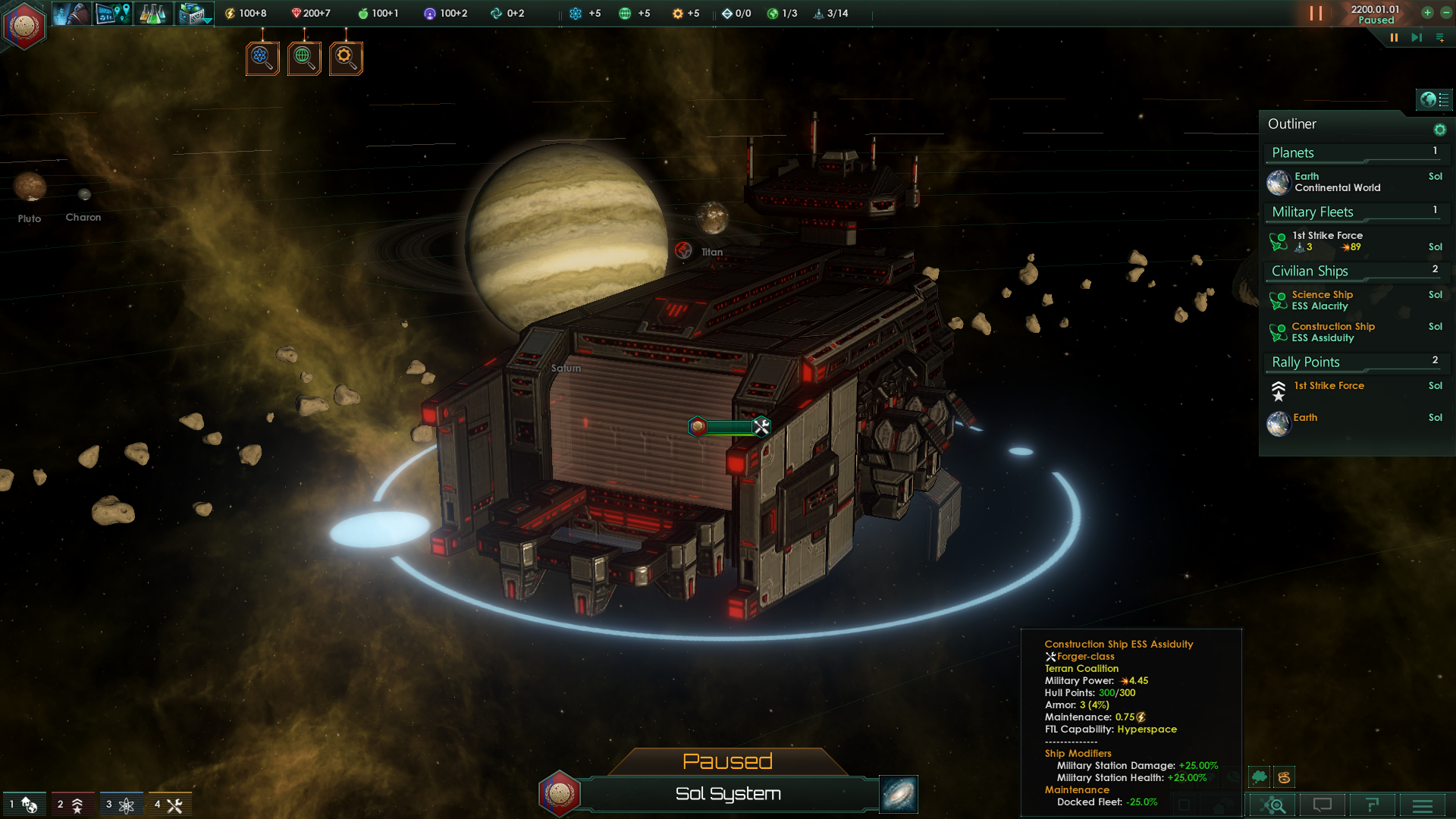Unpause the game via the date display

(x=1374, y=14)
